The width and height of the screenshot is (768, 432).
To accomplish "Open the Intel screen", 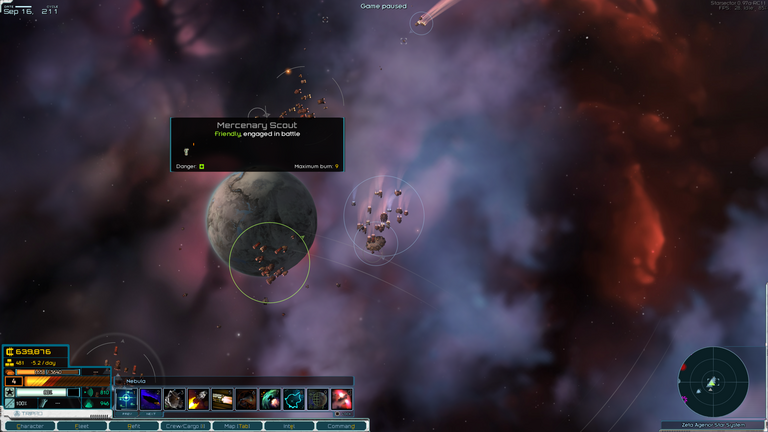I will (289, 426).
